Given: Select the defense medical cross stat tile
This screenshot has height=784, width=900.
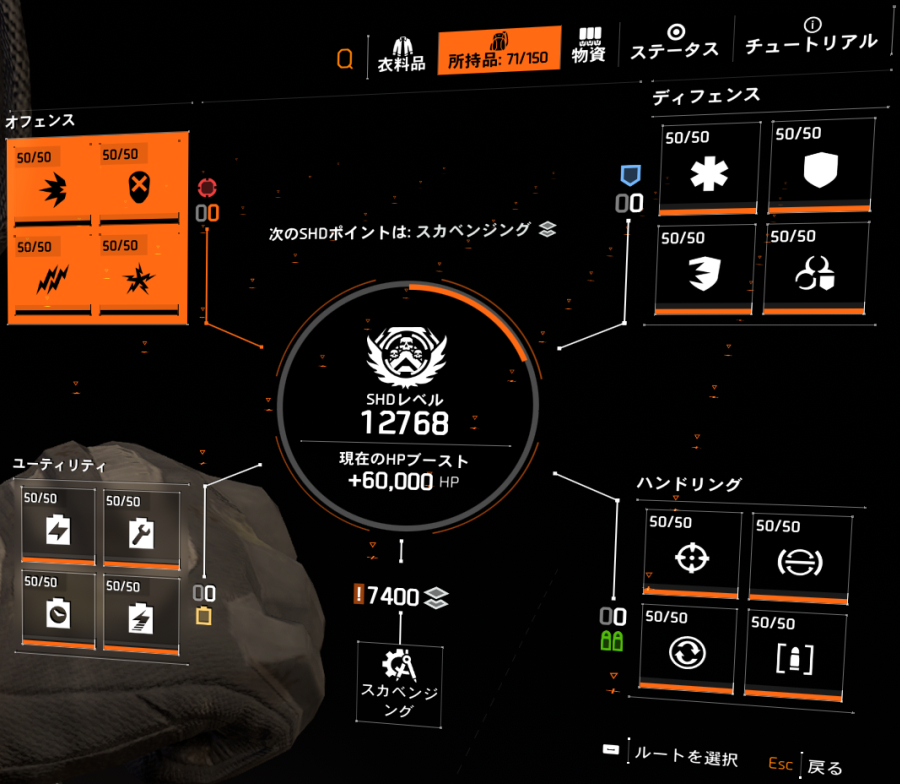Looking at the screenshot, I should coord(710,167).
